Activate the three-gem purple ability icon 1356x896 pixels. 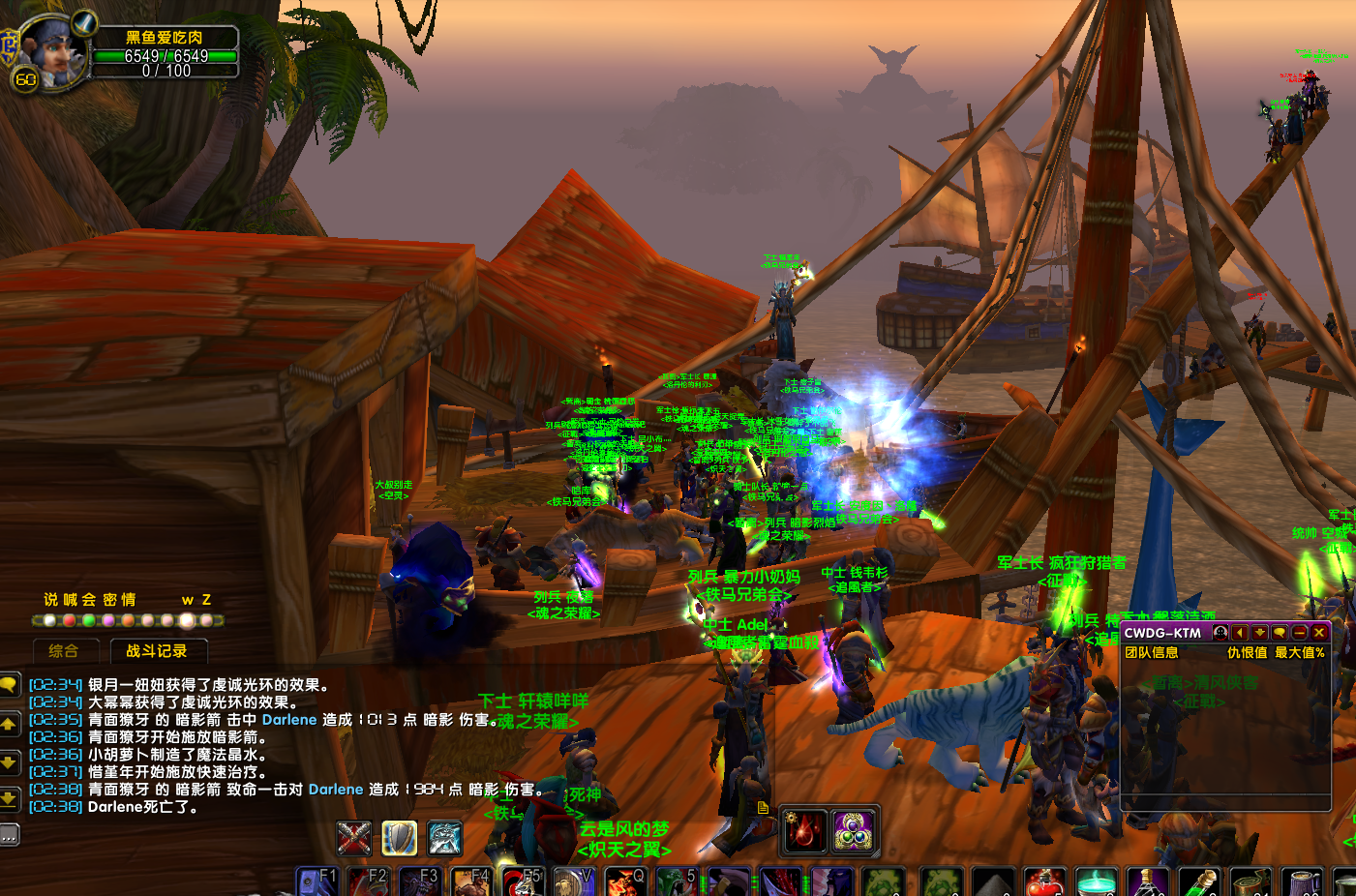tap(854, 830)
